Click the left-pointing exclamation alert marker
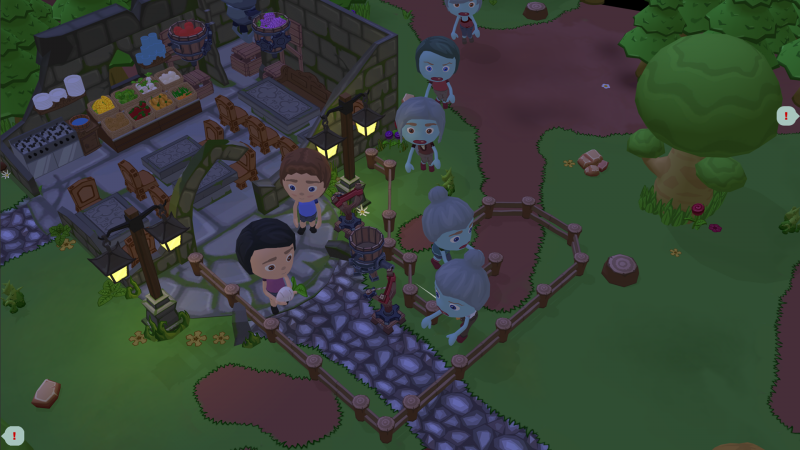The height and width of the screenshot is (450, 800). coord(14,436)
